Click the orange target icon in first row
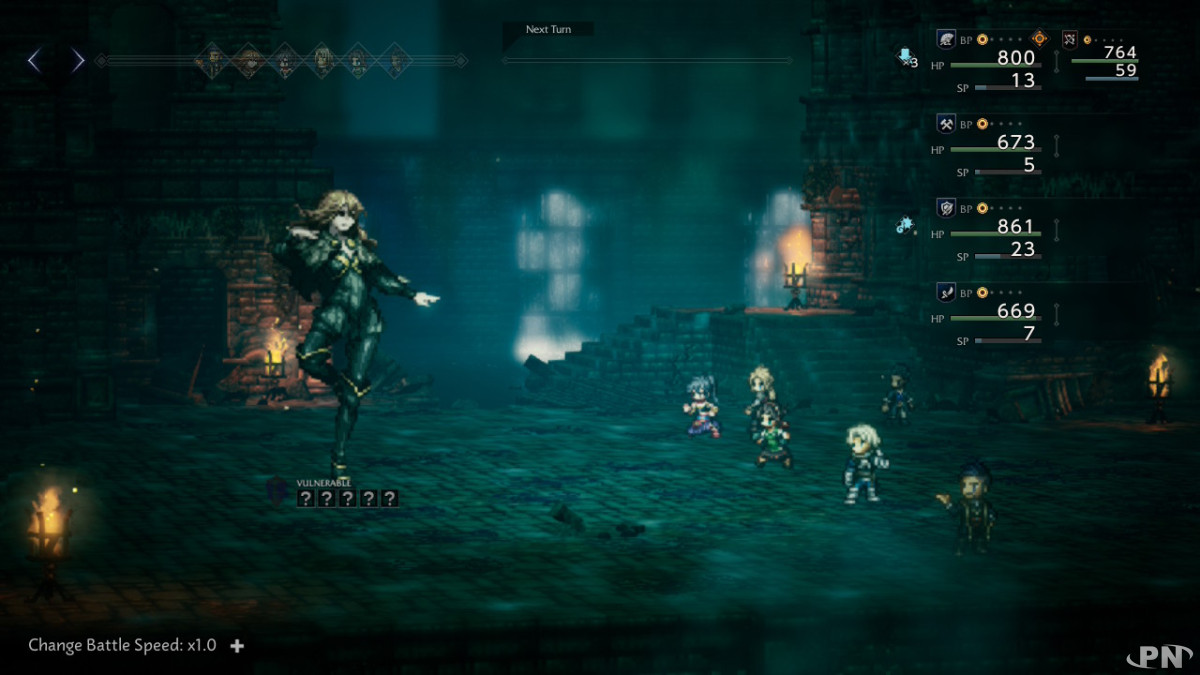The image size is (1200, 675). (x=1040, y=39)
